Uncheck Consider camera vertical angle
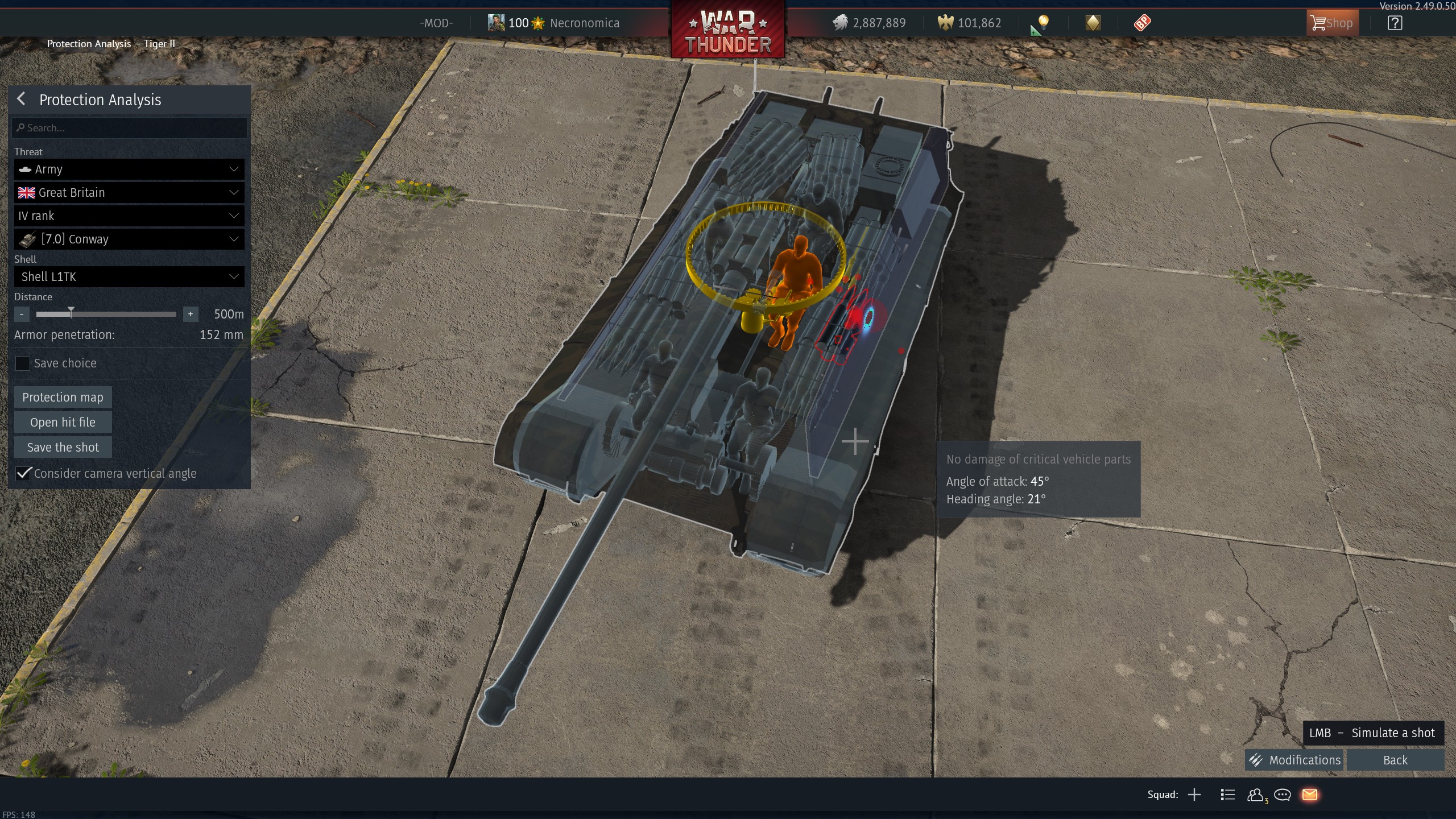Image resolution: width=1456 pixels, height=819 pixels. pos(23,474)
